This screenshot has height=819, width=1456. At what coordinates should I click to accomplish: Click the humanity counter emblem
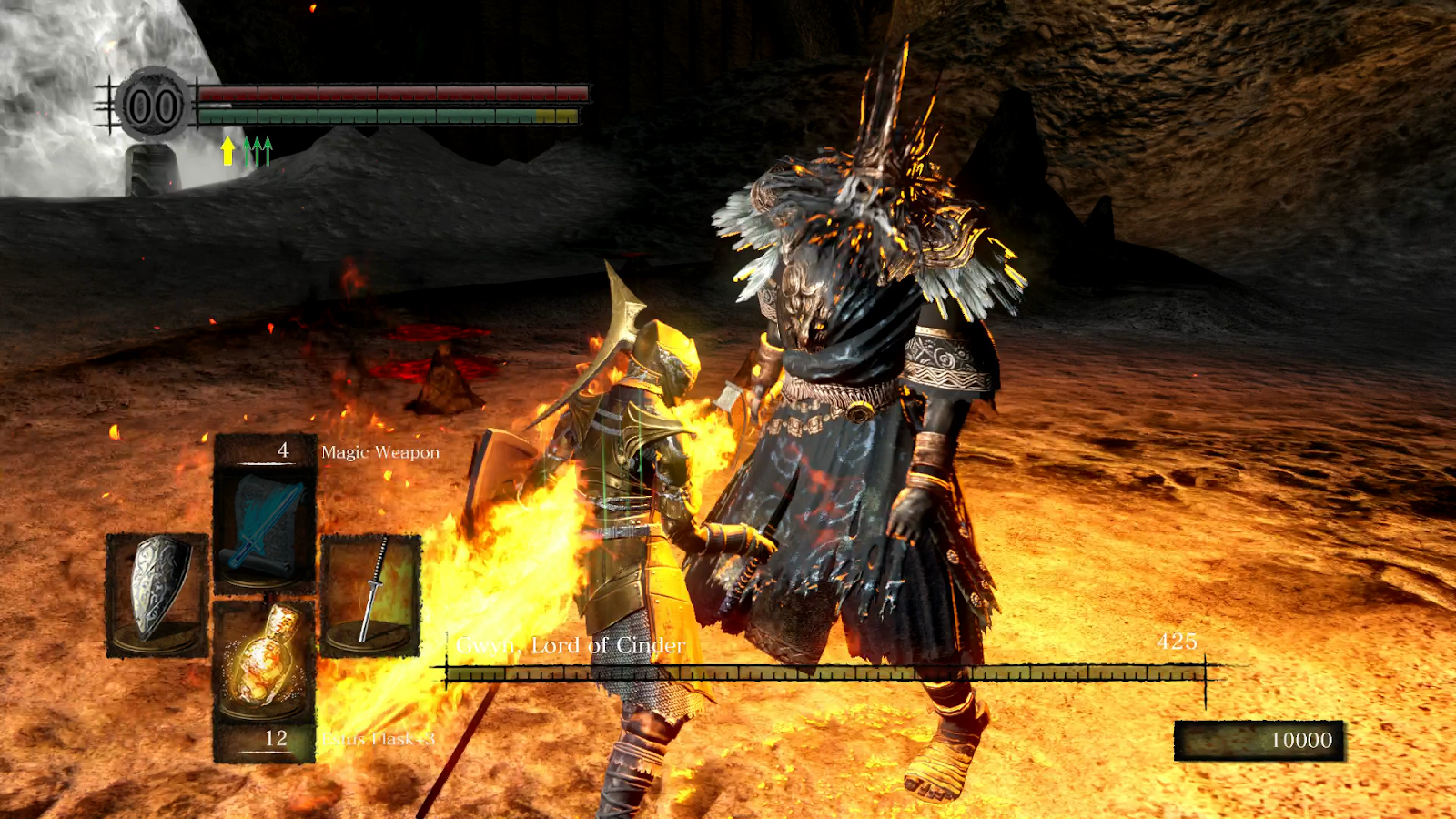click(153, 106)
